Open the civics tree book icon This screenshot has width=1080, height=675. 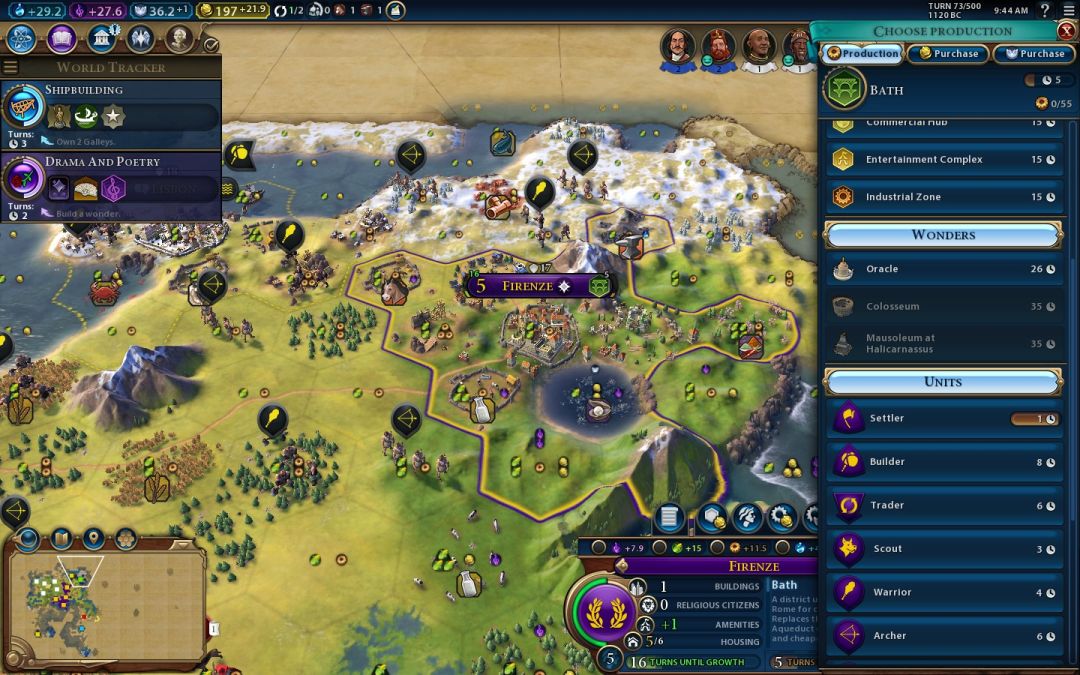tap(61, 39)
